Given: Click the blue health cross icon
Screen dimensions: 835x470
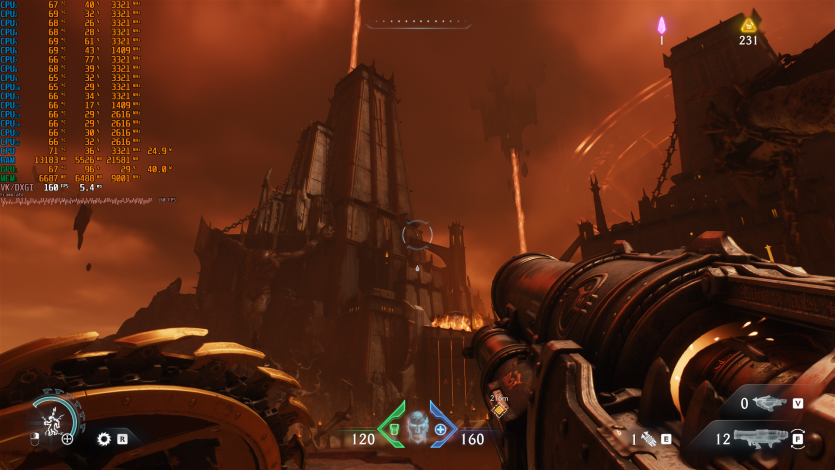Looking at the screenshot, I should (440, 429).
